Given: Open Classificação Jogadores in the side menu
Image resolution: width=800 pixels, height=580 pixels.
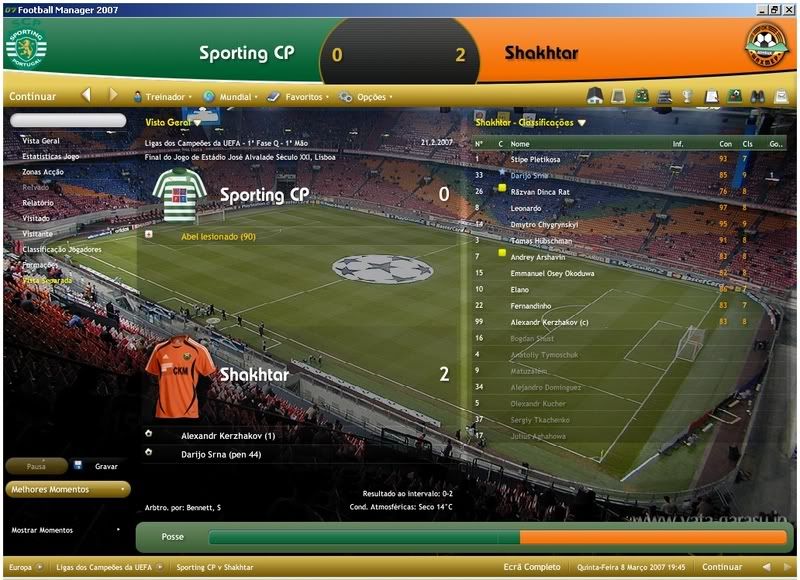Looking at the screenshot, I should point(62,248).
